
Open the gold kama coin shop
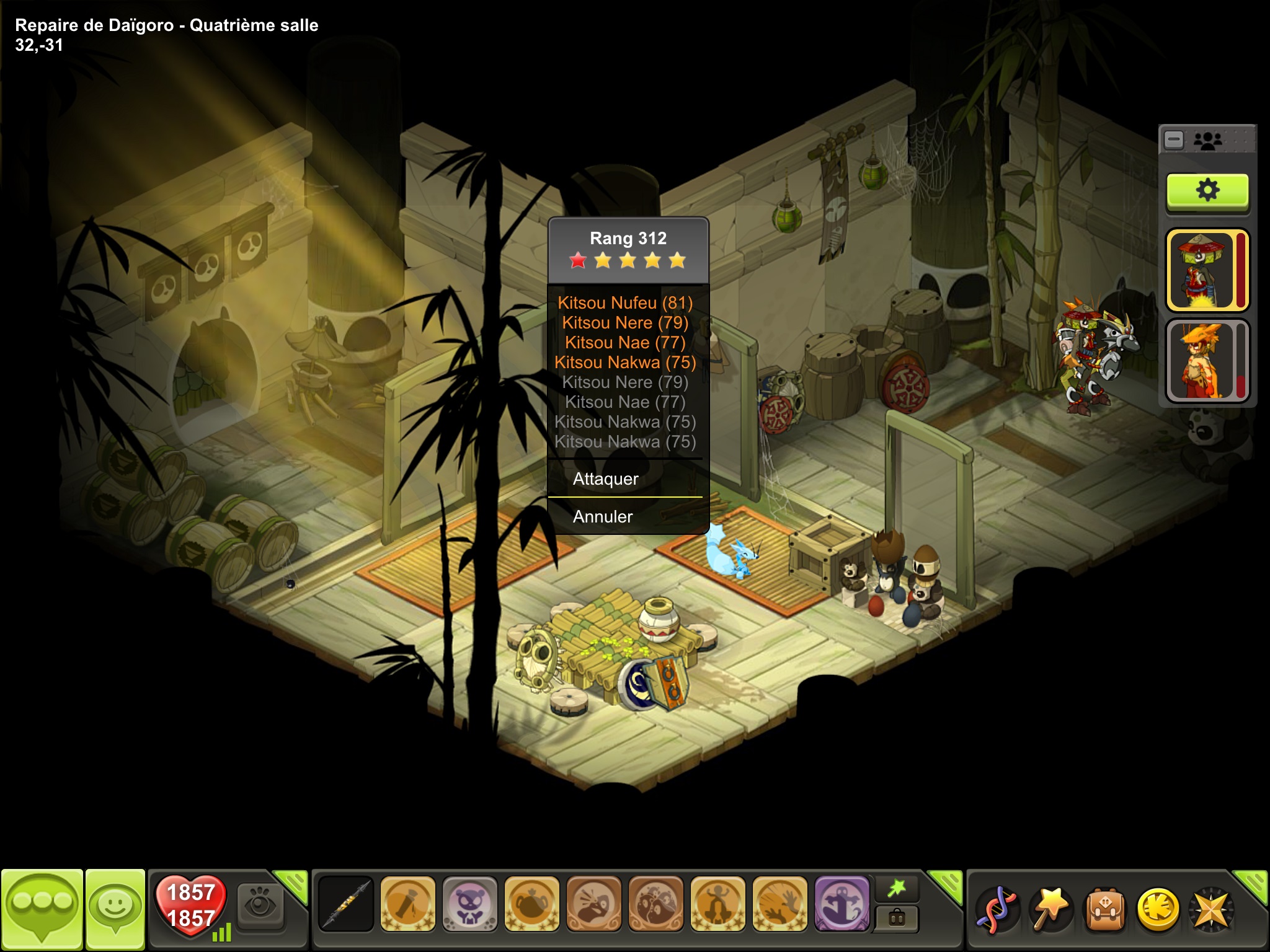pos(1158,909)
